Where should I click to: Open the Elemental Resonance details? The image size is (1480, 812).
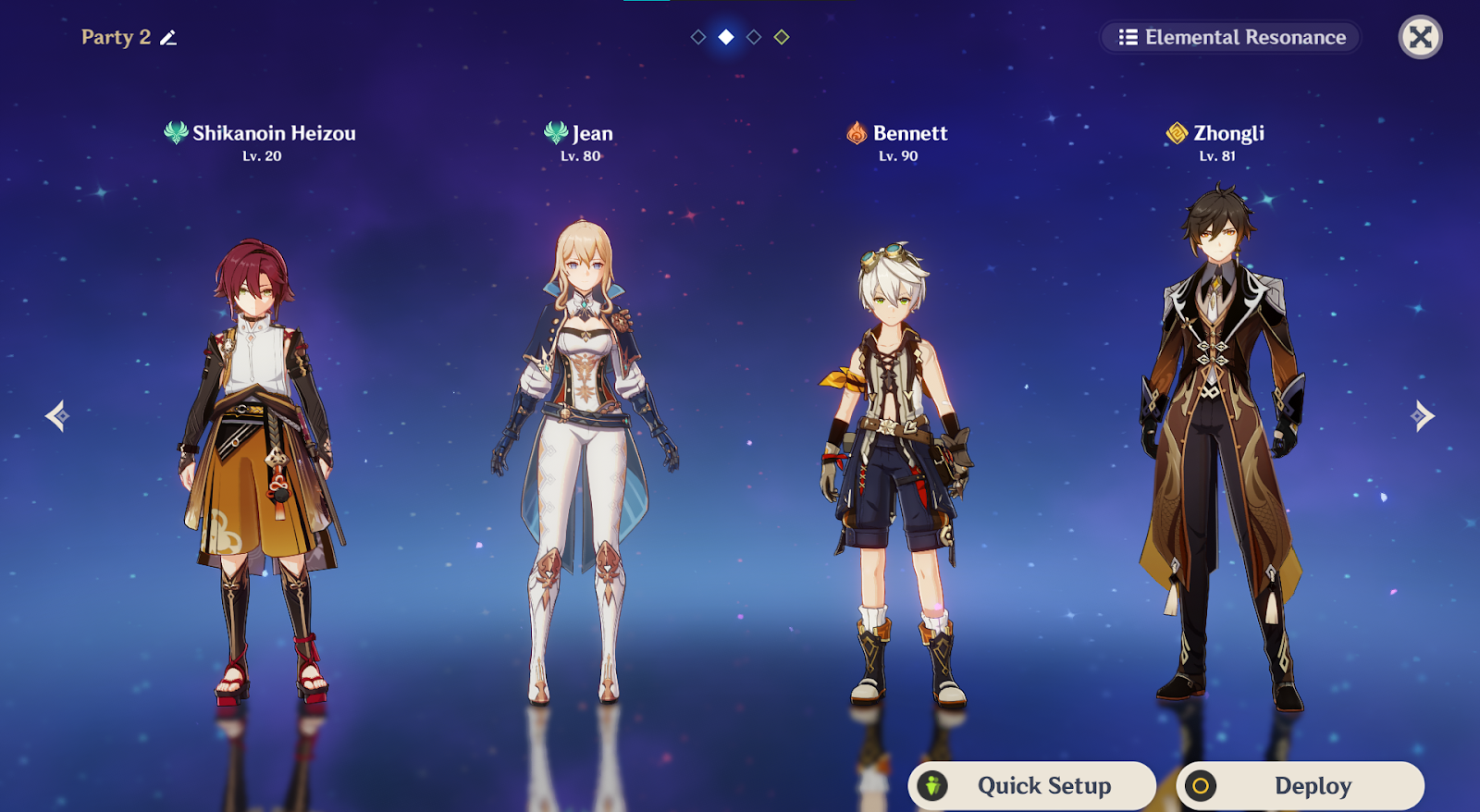click(1231, 38)
